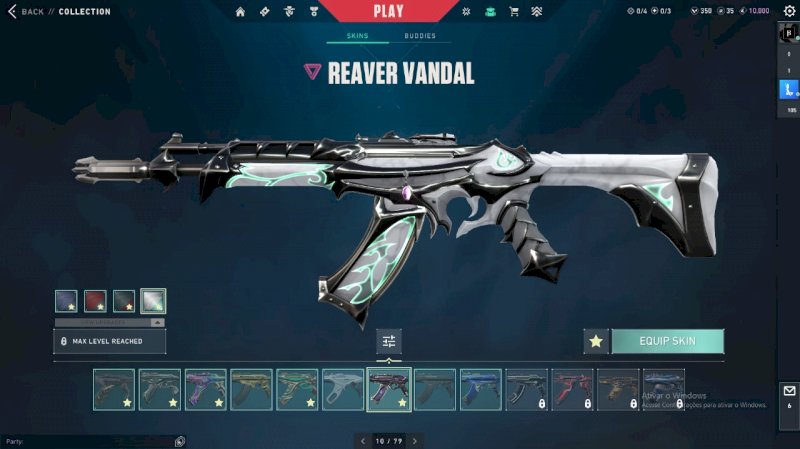The height and width of the screenshot is (449, 800).
Task: Select the locked red Vandal skin thumbnail
Action: pos(572,390)
